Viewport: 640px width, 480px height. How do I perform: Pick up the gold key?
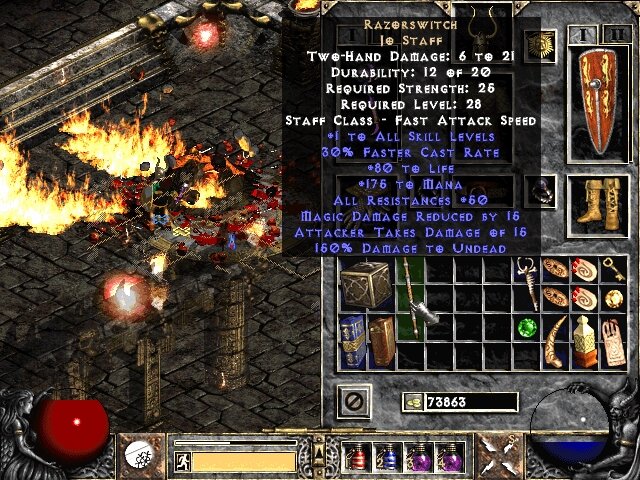pyautogui.click(x=614, y=270)
